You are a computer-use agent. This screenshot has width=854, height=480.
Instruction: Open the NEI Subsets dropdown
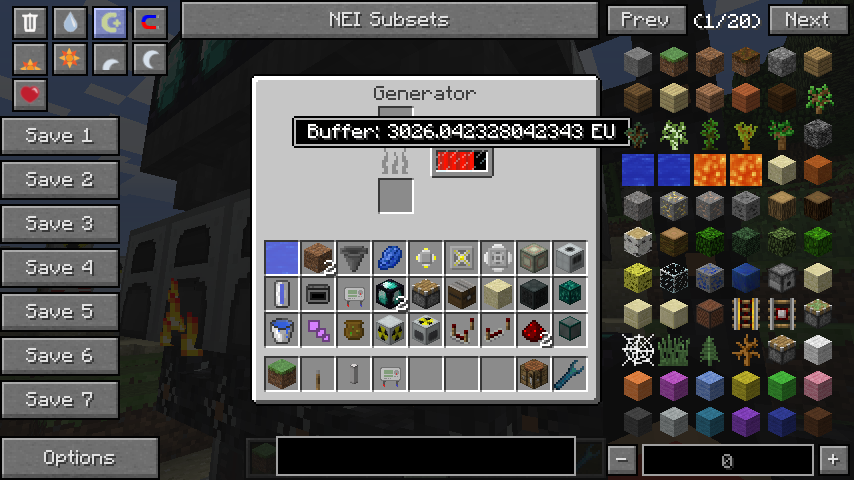pos(389,19)
